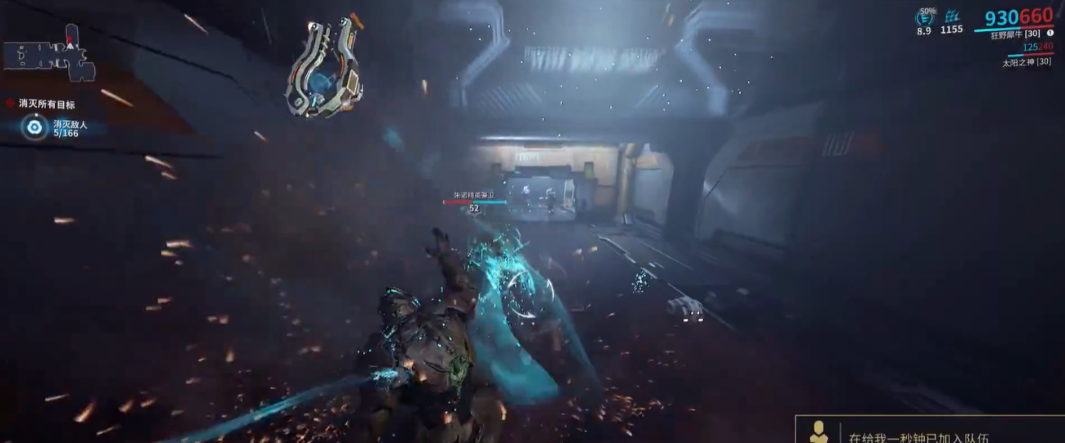The height and width of the screenshot is (443, 1065).
Task: Click the 消灭所有目标 objective header
Action: click(x=47, y=104)
